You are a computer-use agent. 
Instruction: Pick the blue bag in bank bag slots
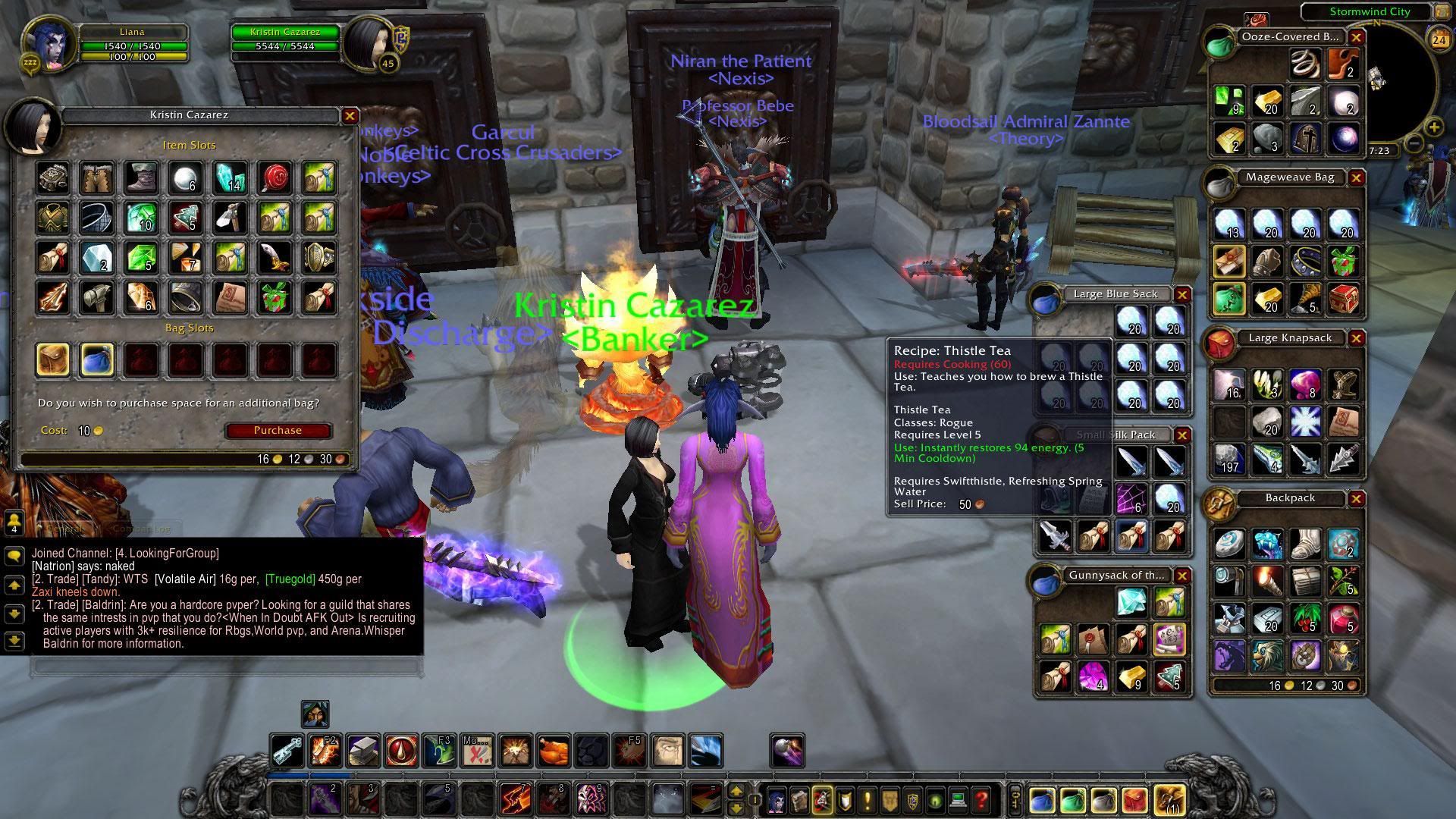coord(97,359)
